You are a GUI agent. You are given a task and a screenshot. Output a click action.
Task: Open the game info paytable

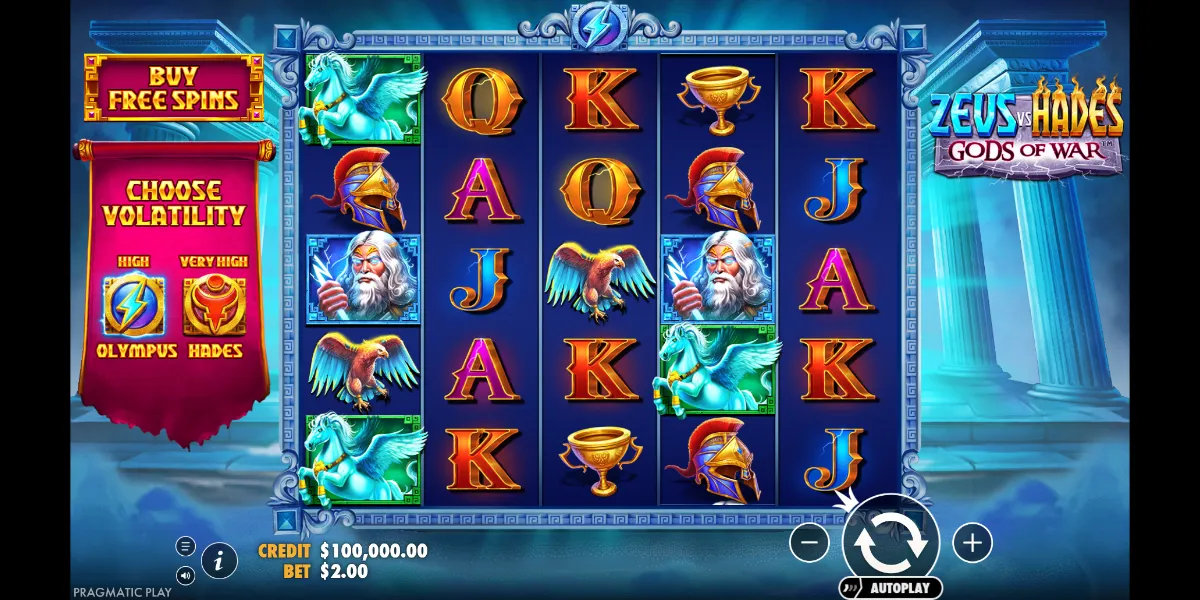click(219, 560)
